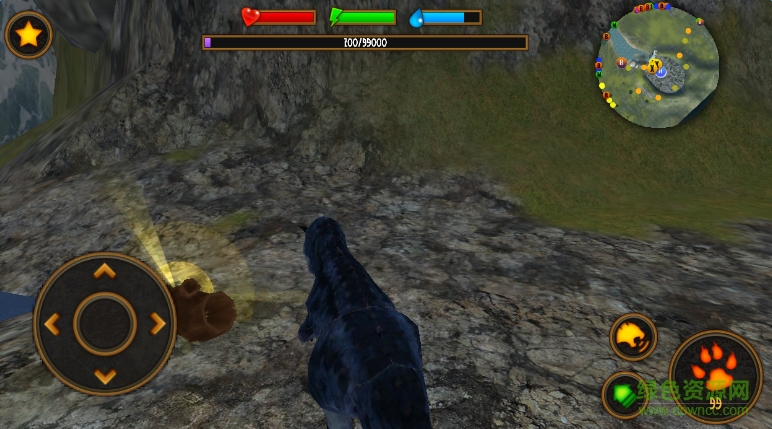Tap the joystick's down arrow
The height and width of the screenshot is (429, 772).
[104, 376]
